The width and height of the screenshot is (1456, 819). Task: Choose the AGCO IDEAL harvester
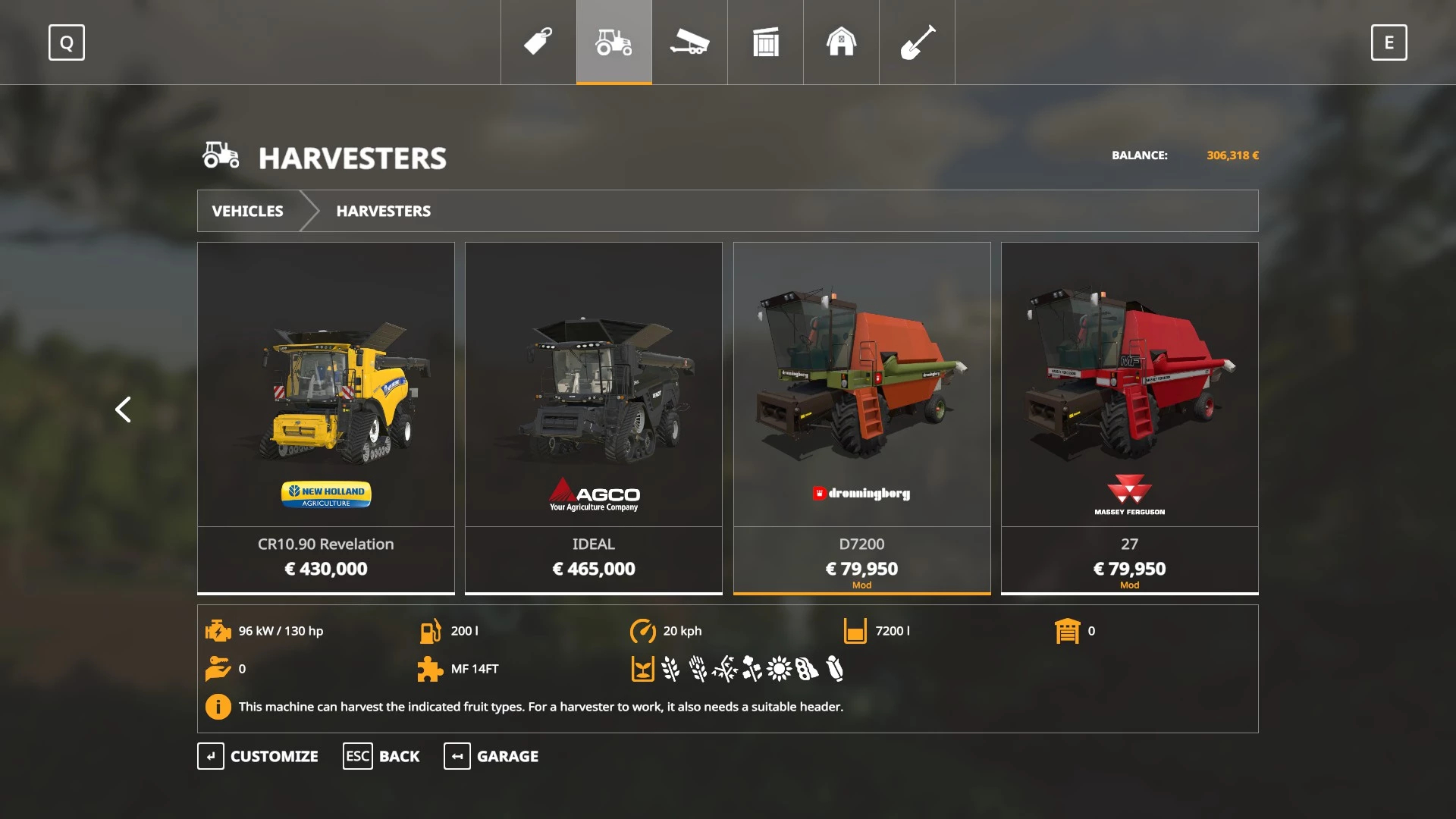594,417
